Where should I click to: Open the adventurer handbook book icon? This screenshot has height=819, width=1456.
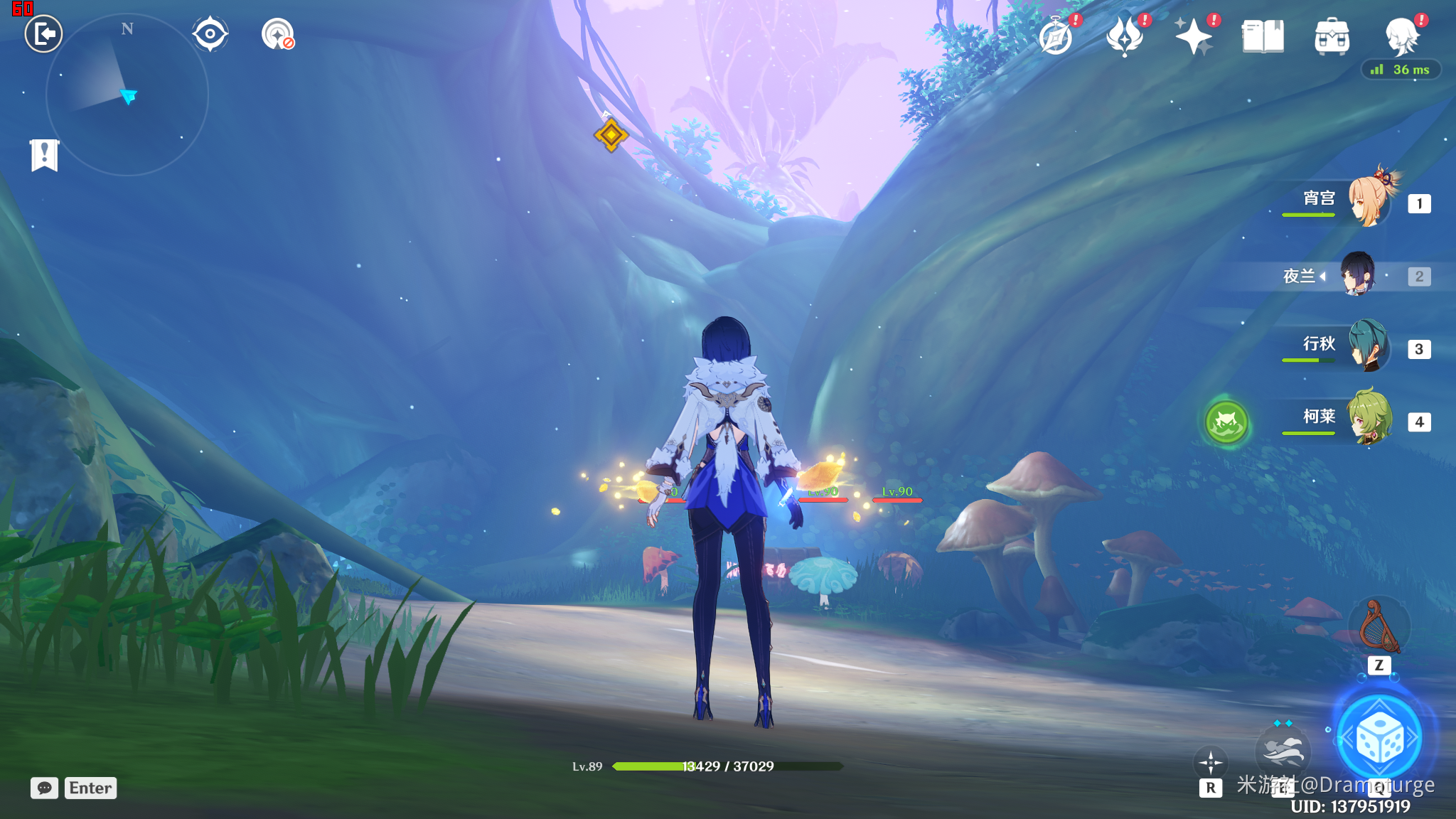click(1263, 37)
